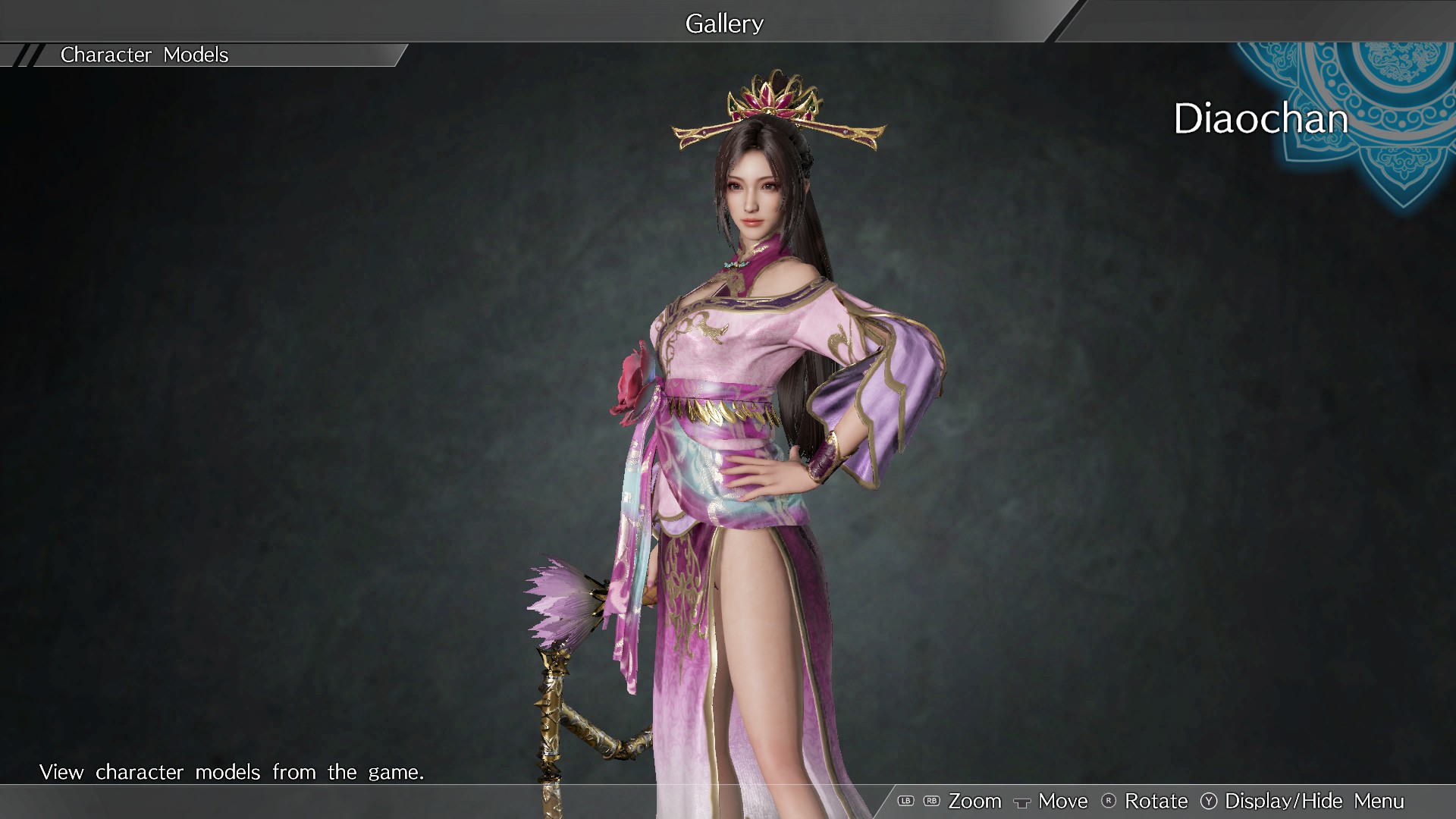Select the Character Models section label
This screenshot has width=1456, height=819.
click(146, 55)
